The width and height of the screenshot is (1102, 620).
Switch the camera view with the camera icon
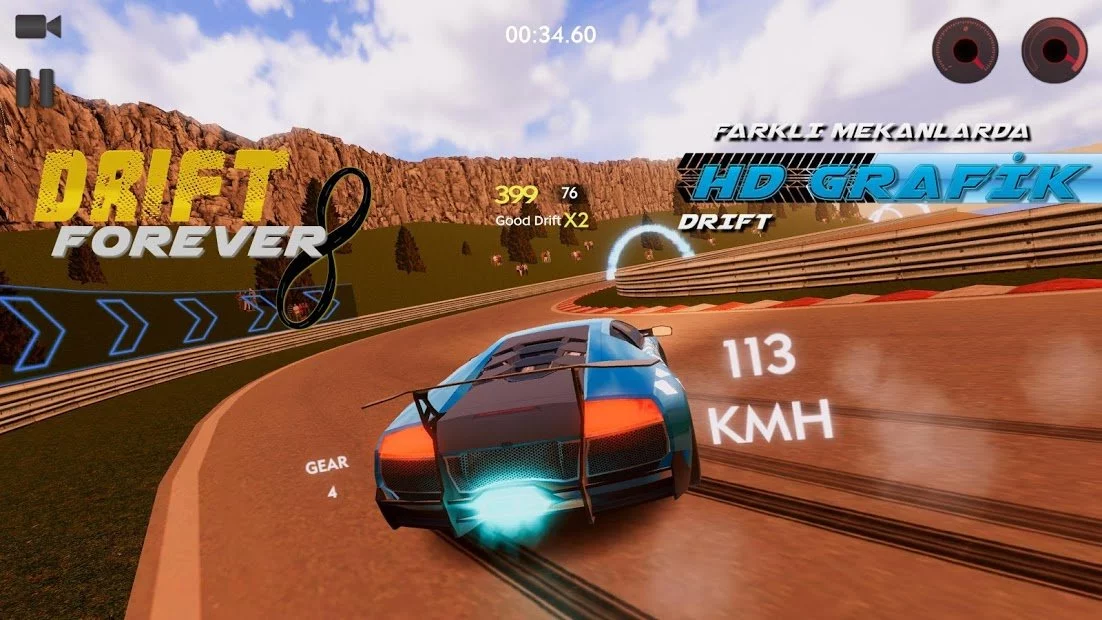tap(38, 27)
